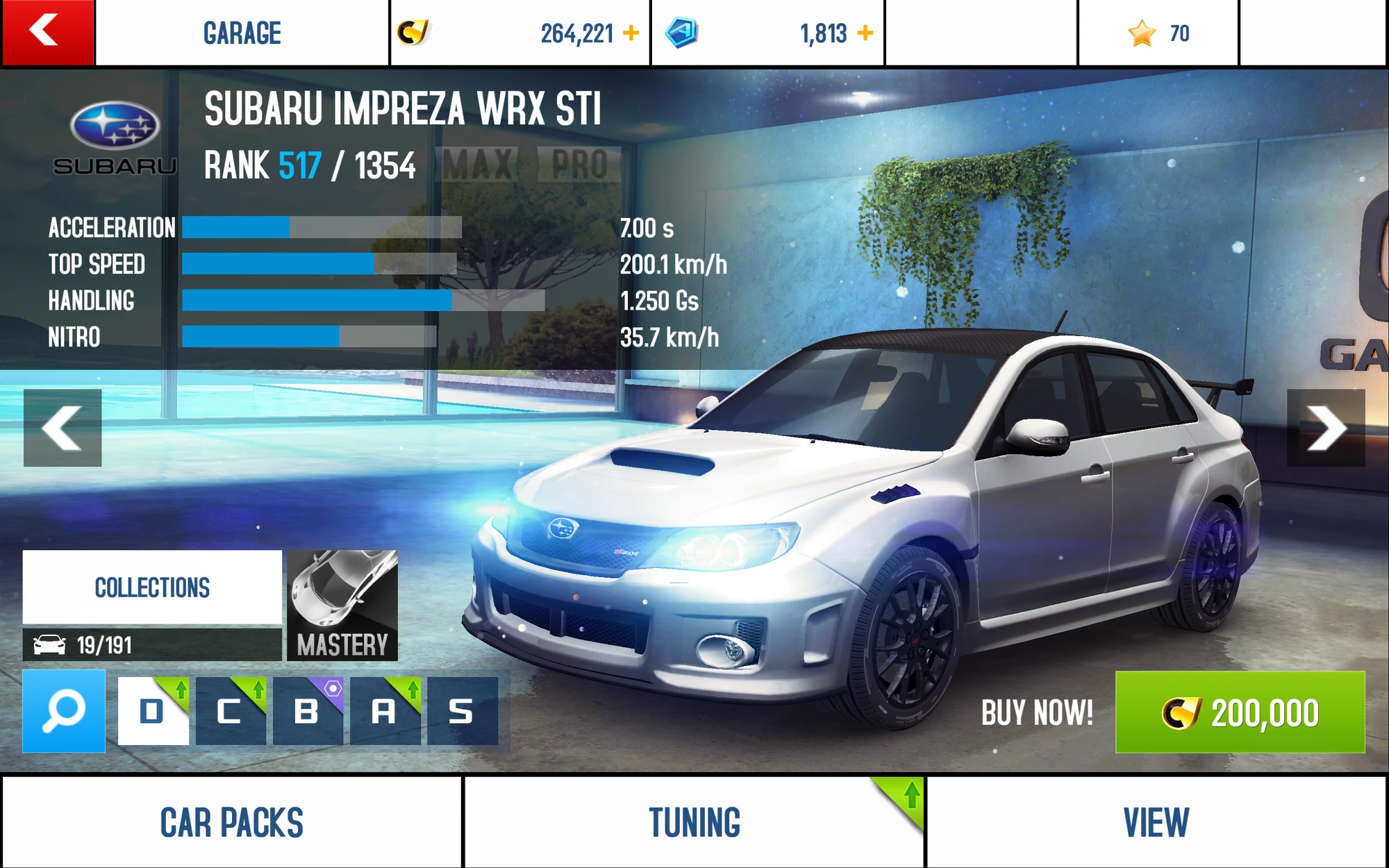Select the class D filter
The height and width of the screenshot is (868, 1389).
[153, 711]
